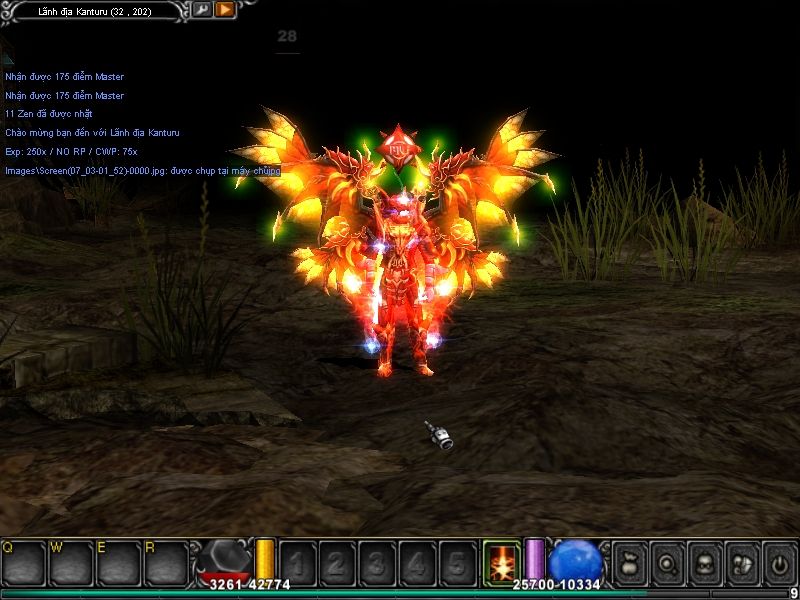This screenshot has height=600, width=800.
Task: Select skill slot number 1
Action: [x=299, y=563]
